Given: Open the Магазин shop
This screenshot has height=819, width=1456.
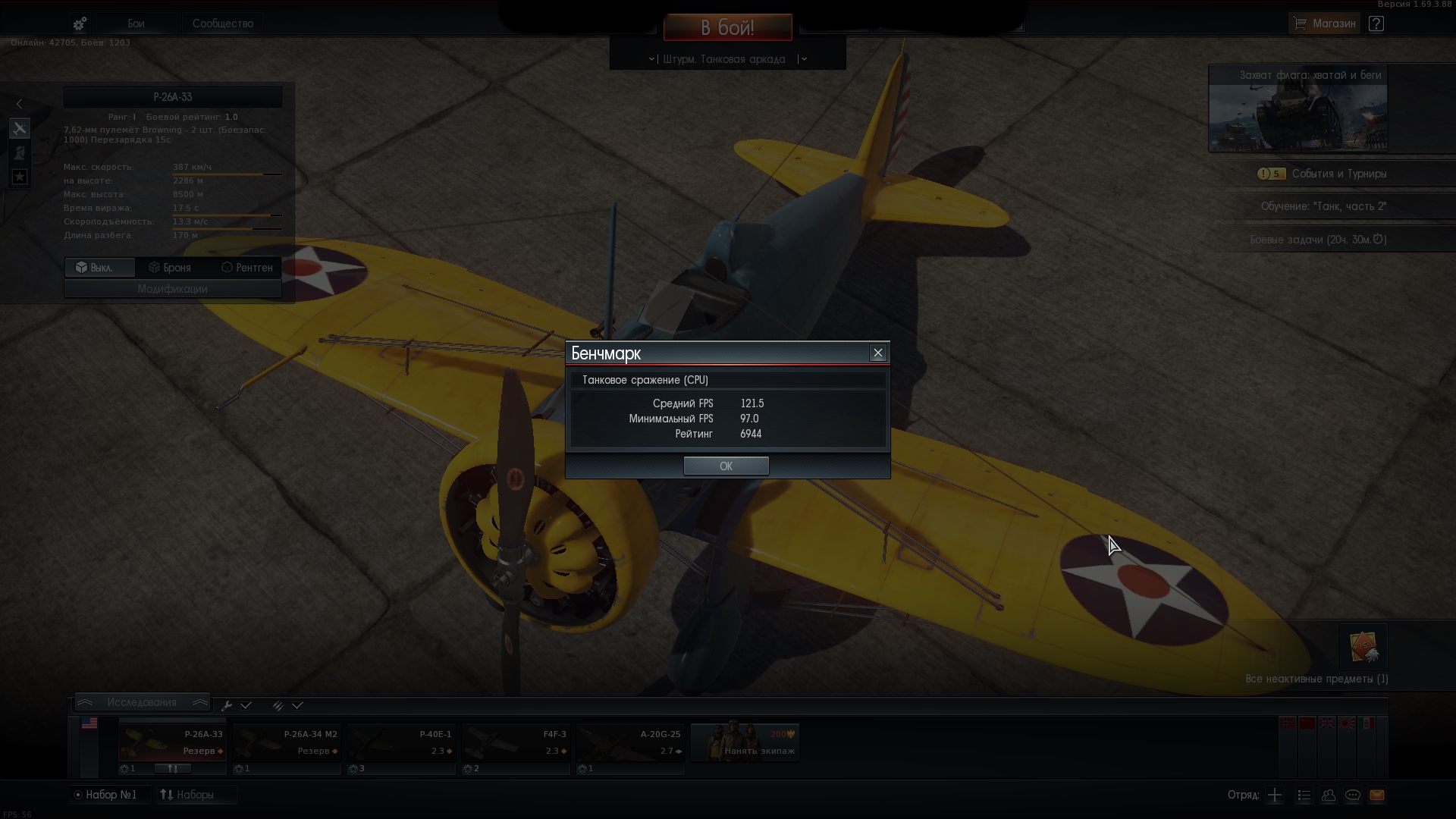Looking at the screenshot, I should [x=1323, y=24].
